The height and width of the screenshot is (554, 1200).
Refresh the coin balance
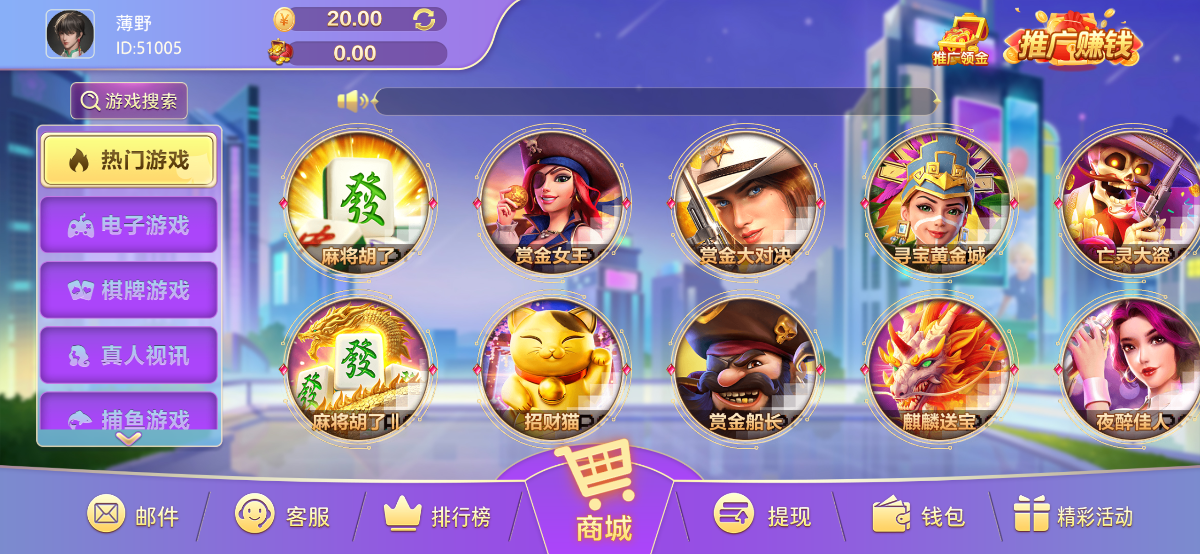pyautogui.click(x=424, y=19)
